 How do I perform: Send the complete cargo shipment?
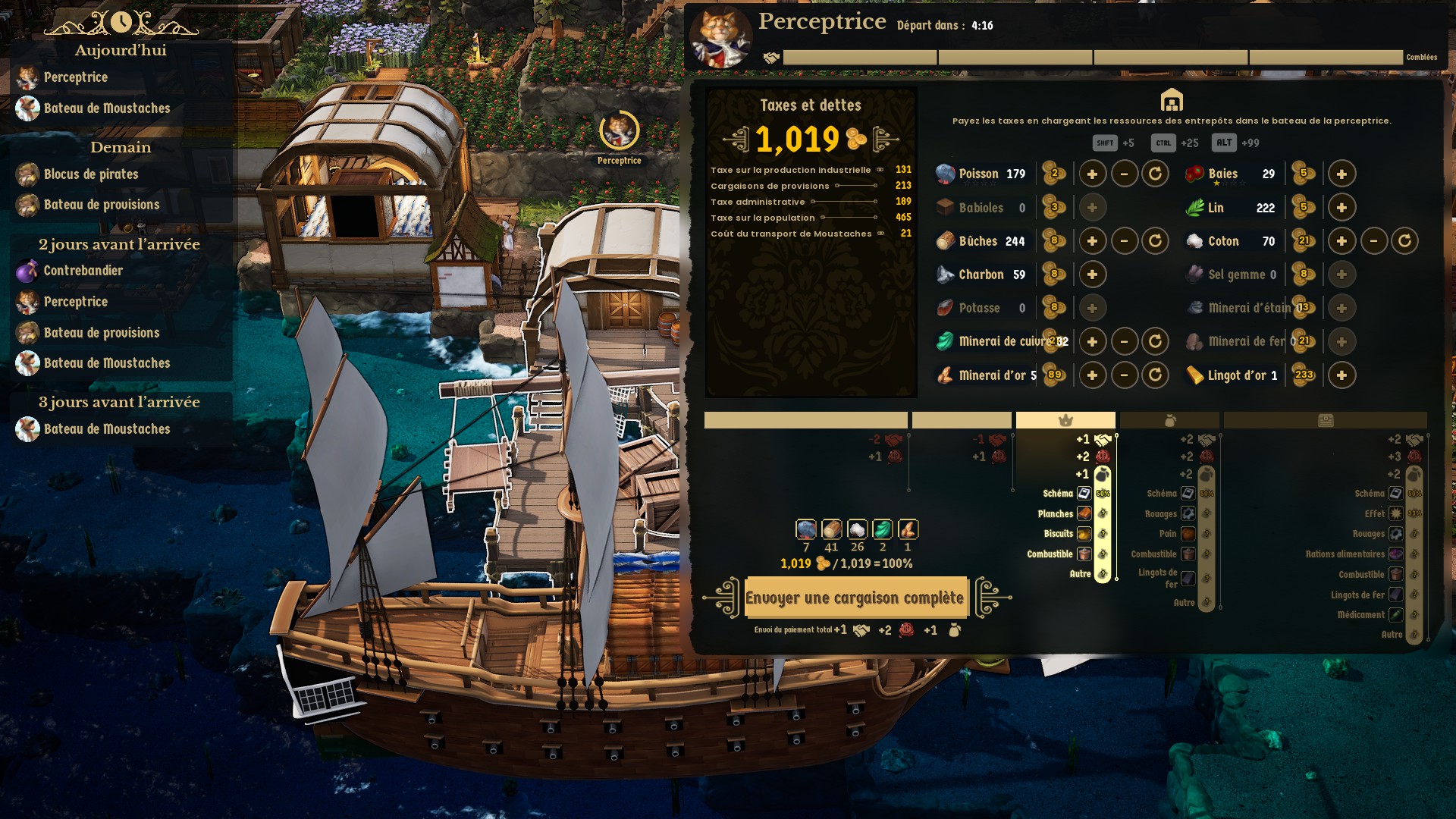(855, 598)
